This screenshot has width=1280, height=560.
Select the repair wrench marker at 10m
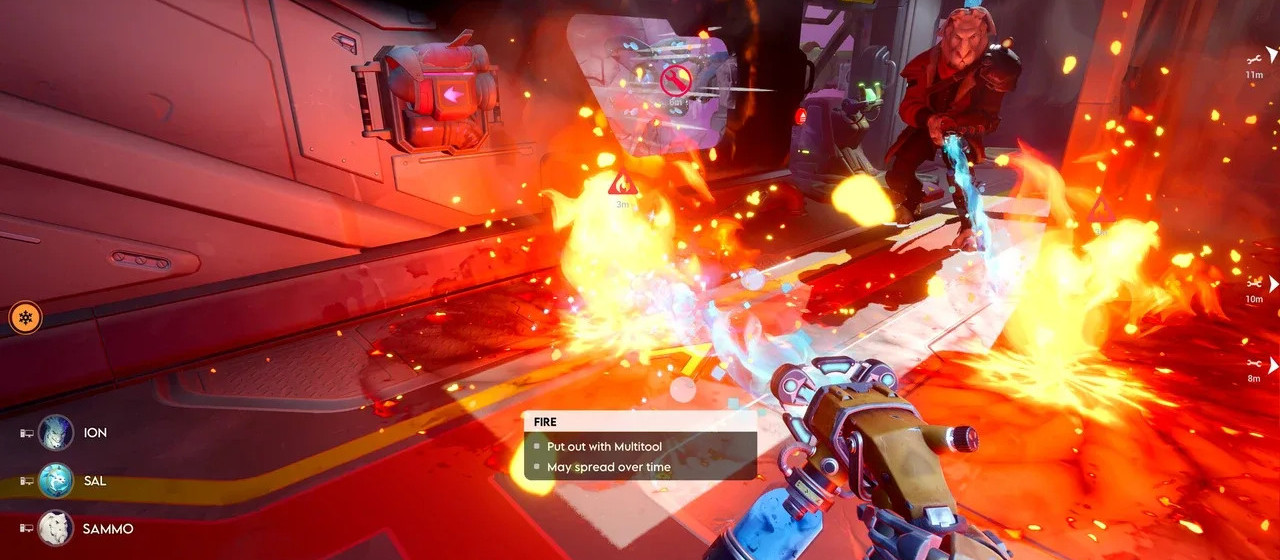coord(1254,284)
